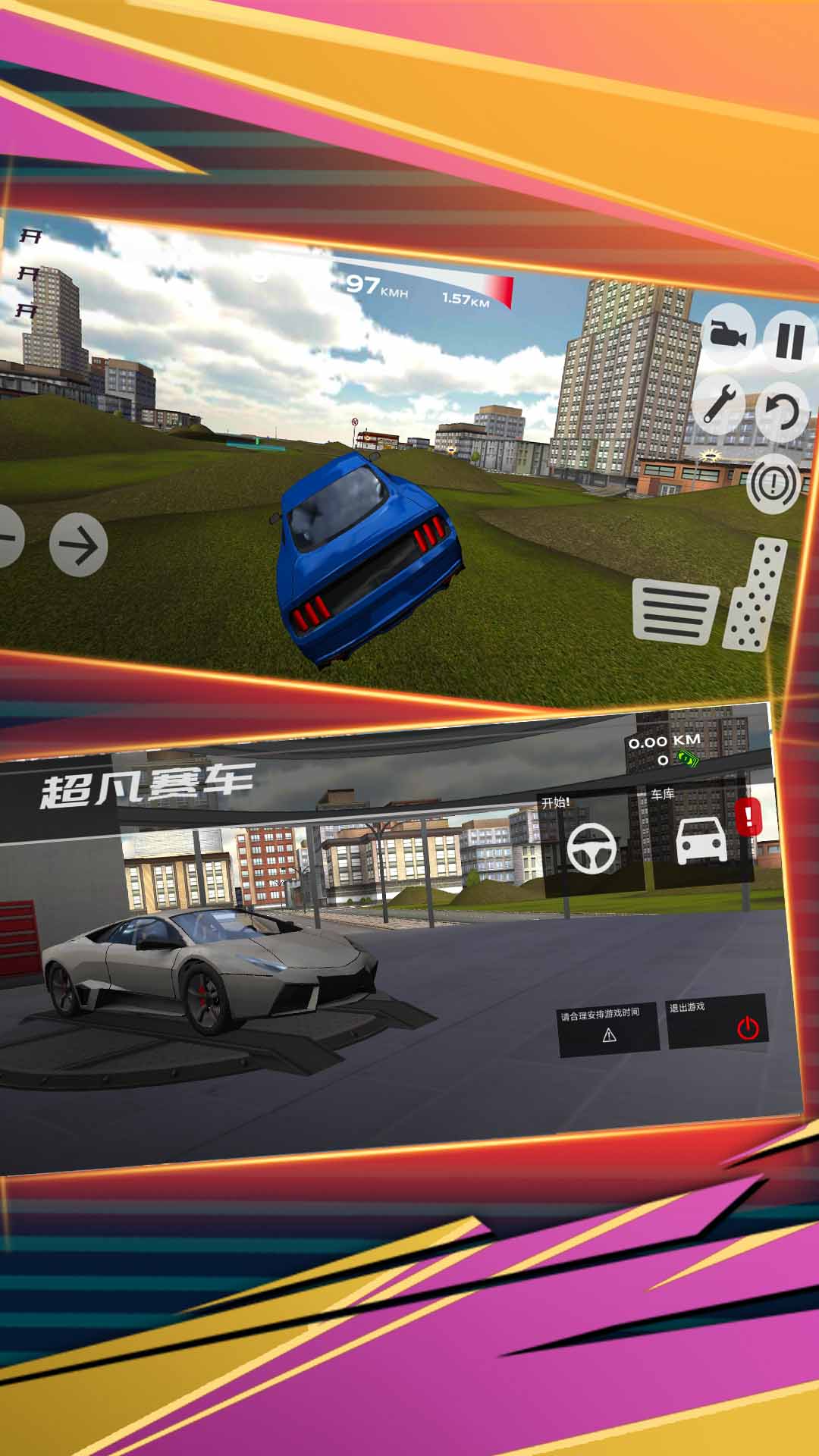
Task: Reset the car with the circular arrow
Action: click(782, 413)
